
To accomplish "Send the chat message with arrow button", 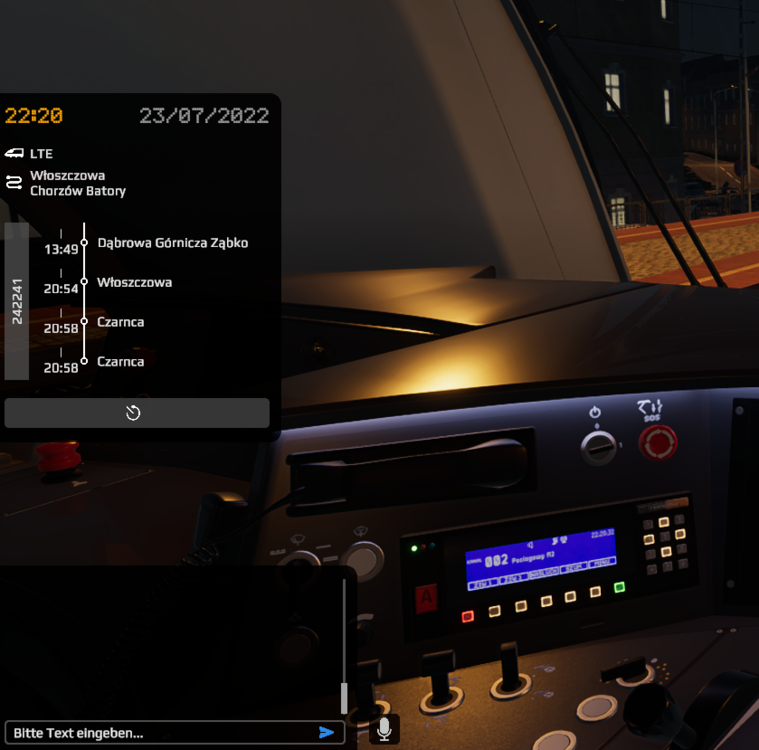I will [x=326, y=733].
